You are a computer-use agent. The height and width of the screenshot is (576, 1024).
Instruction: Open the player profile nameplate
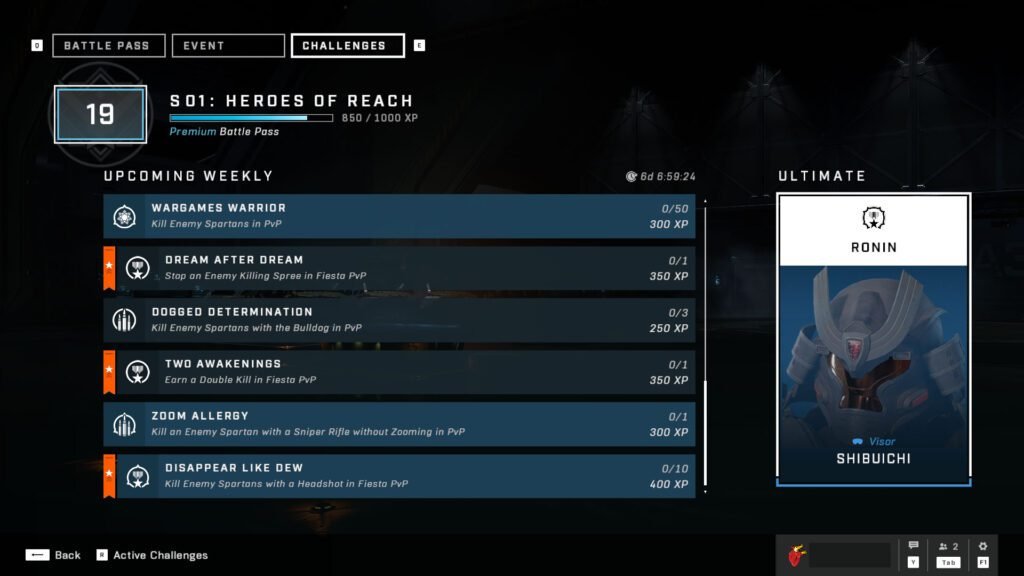(840, 555)
